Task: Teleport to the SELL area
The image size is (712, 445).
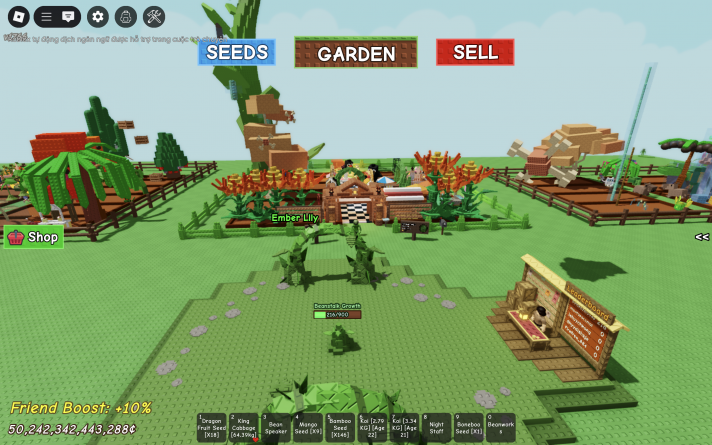Action: click(475, 52)
